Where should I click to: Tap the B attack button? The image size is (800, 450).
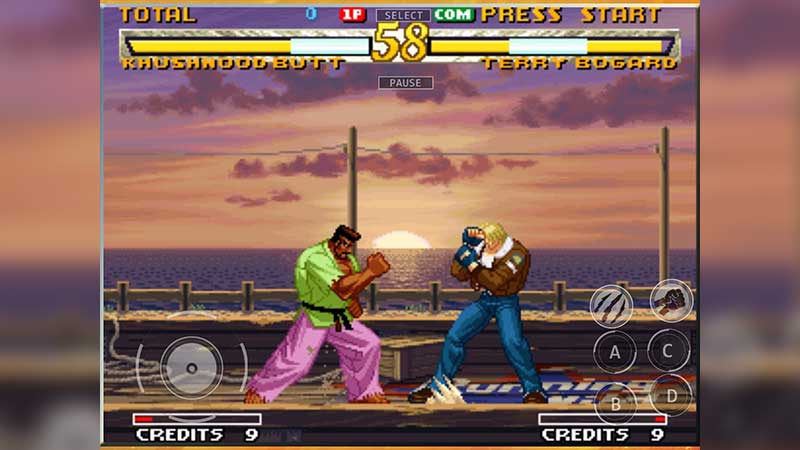pyautogui.click(x=615, y=403)
